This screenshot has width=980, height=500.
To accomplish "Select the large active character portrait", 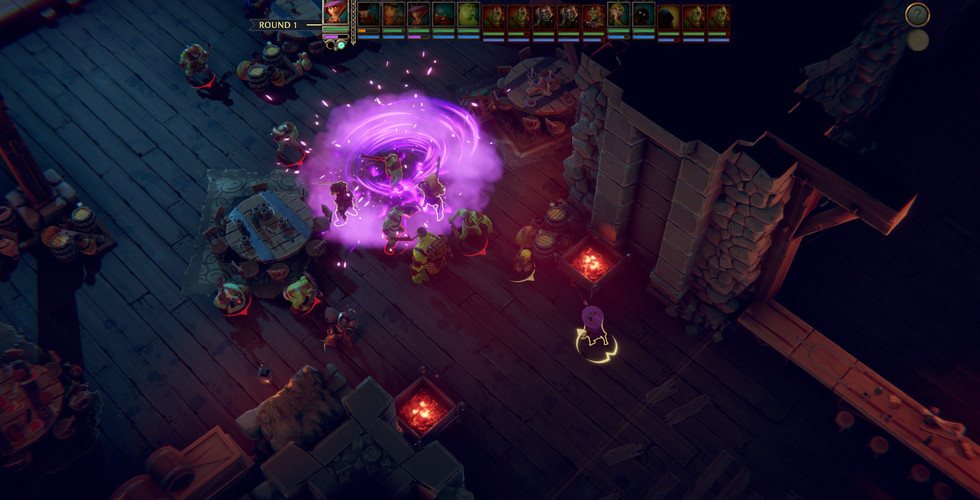I will tap(335, 14).
